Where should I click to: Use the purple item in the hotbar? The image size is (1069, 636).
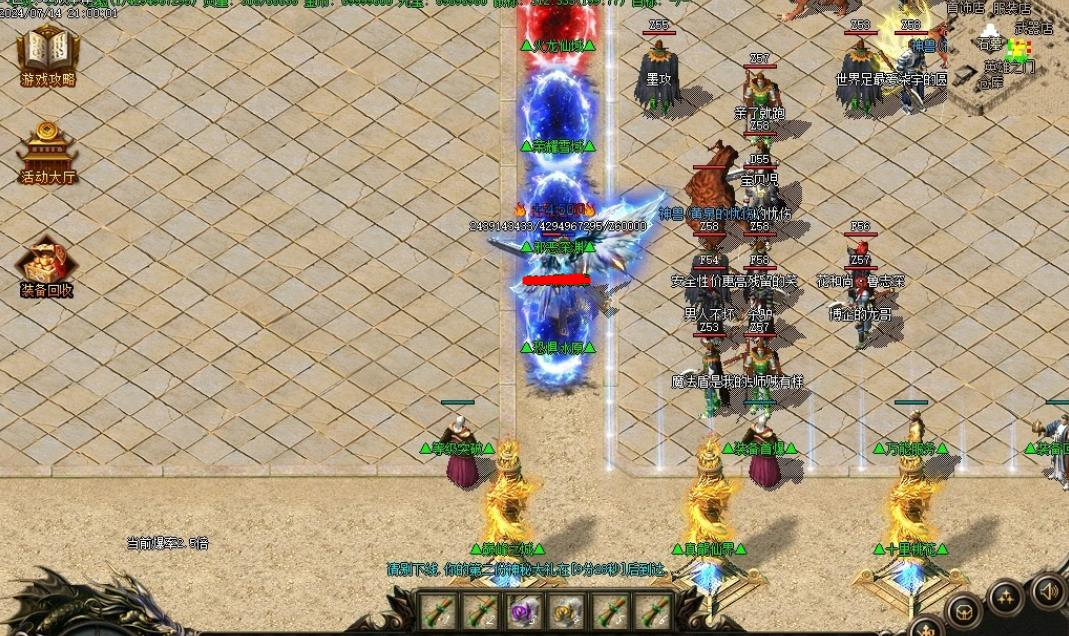524,611
